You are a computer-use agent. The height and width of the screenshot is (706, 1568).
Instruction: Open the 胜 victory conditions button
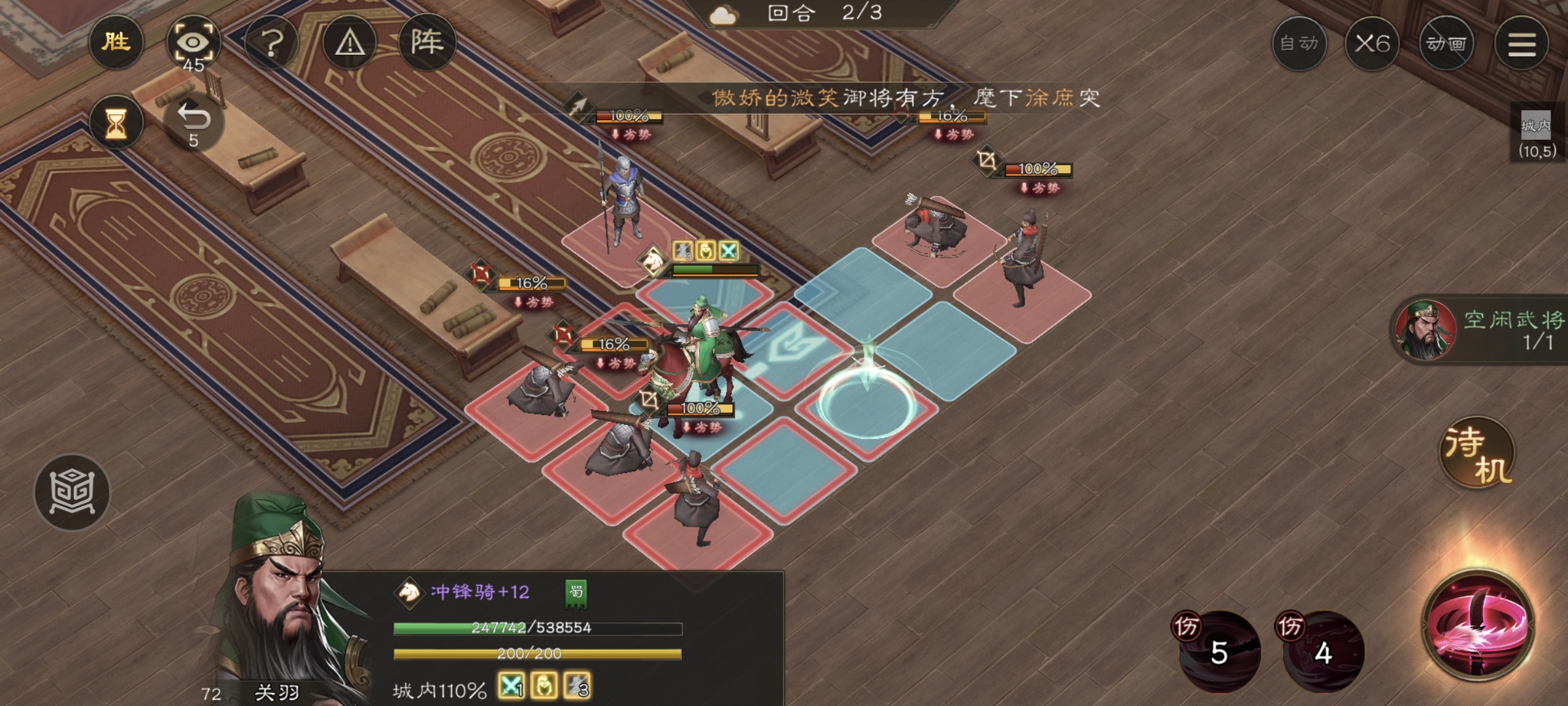pyautogui.click(x=116, y=42)
